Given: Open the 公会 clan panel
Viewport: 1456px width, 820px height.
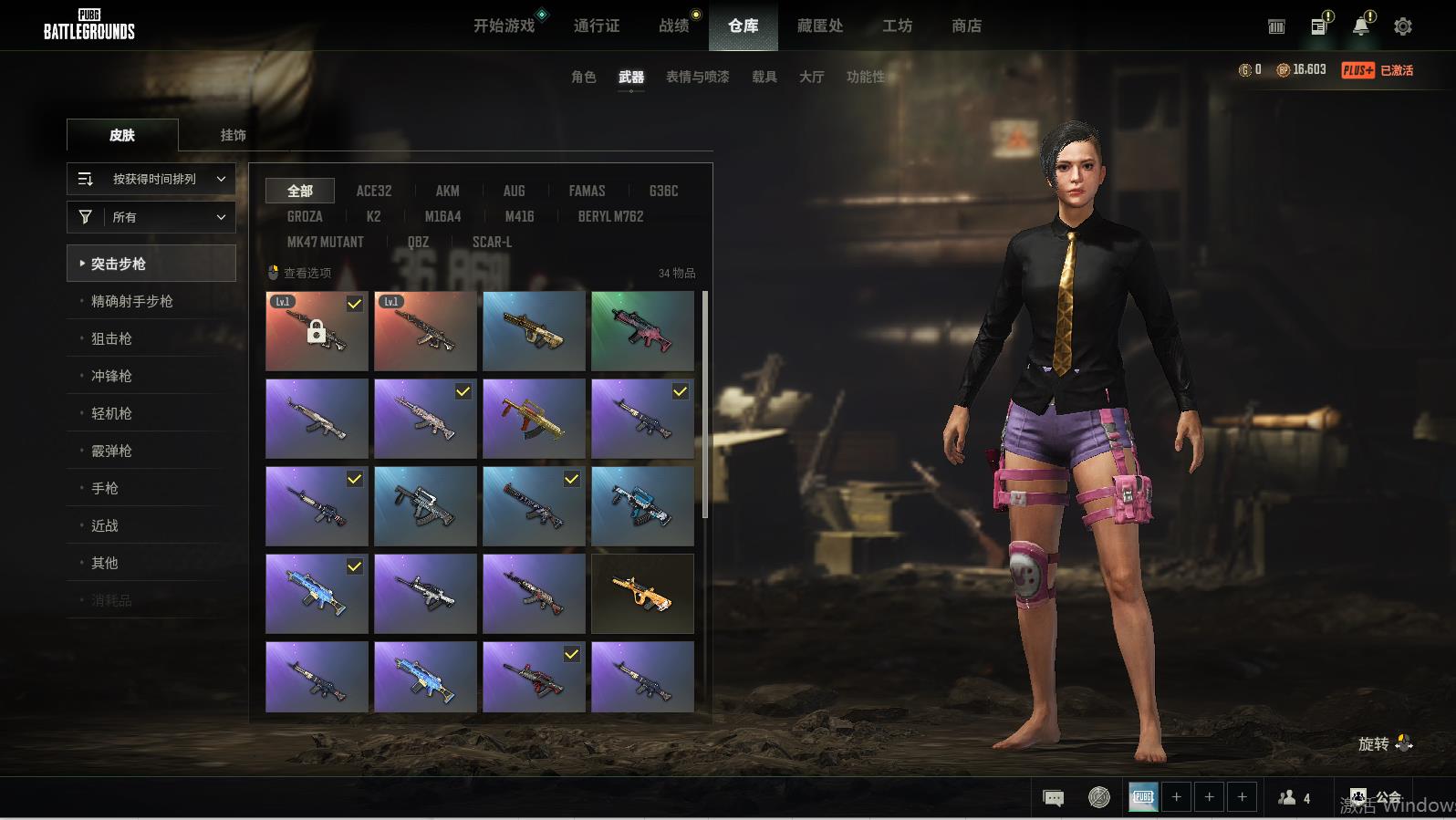Looking at the screenshot, I should [x=1377, y=798].
